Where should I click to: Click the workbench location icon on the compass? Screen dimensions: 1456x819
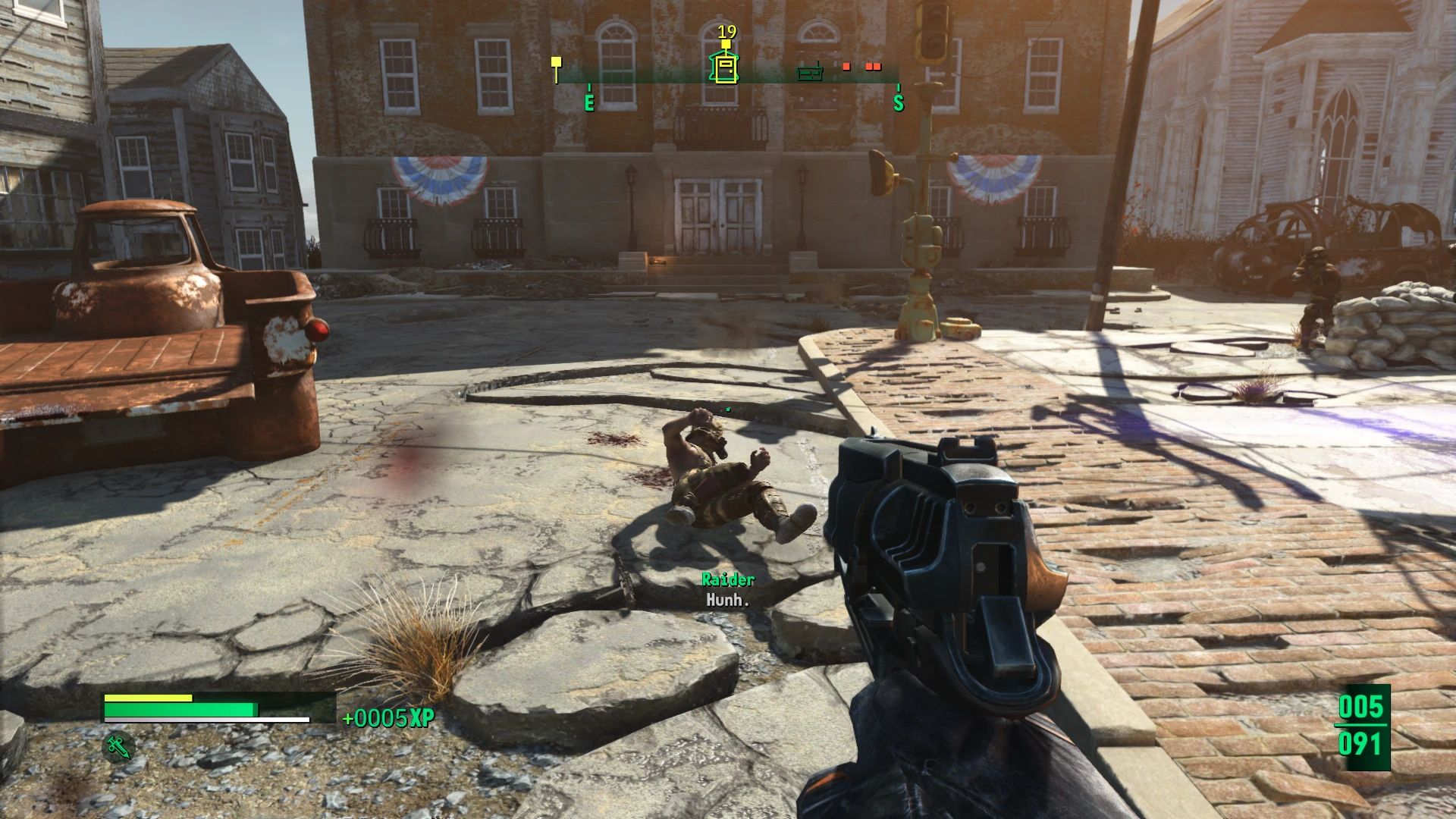[x=809, y=73]
